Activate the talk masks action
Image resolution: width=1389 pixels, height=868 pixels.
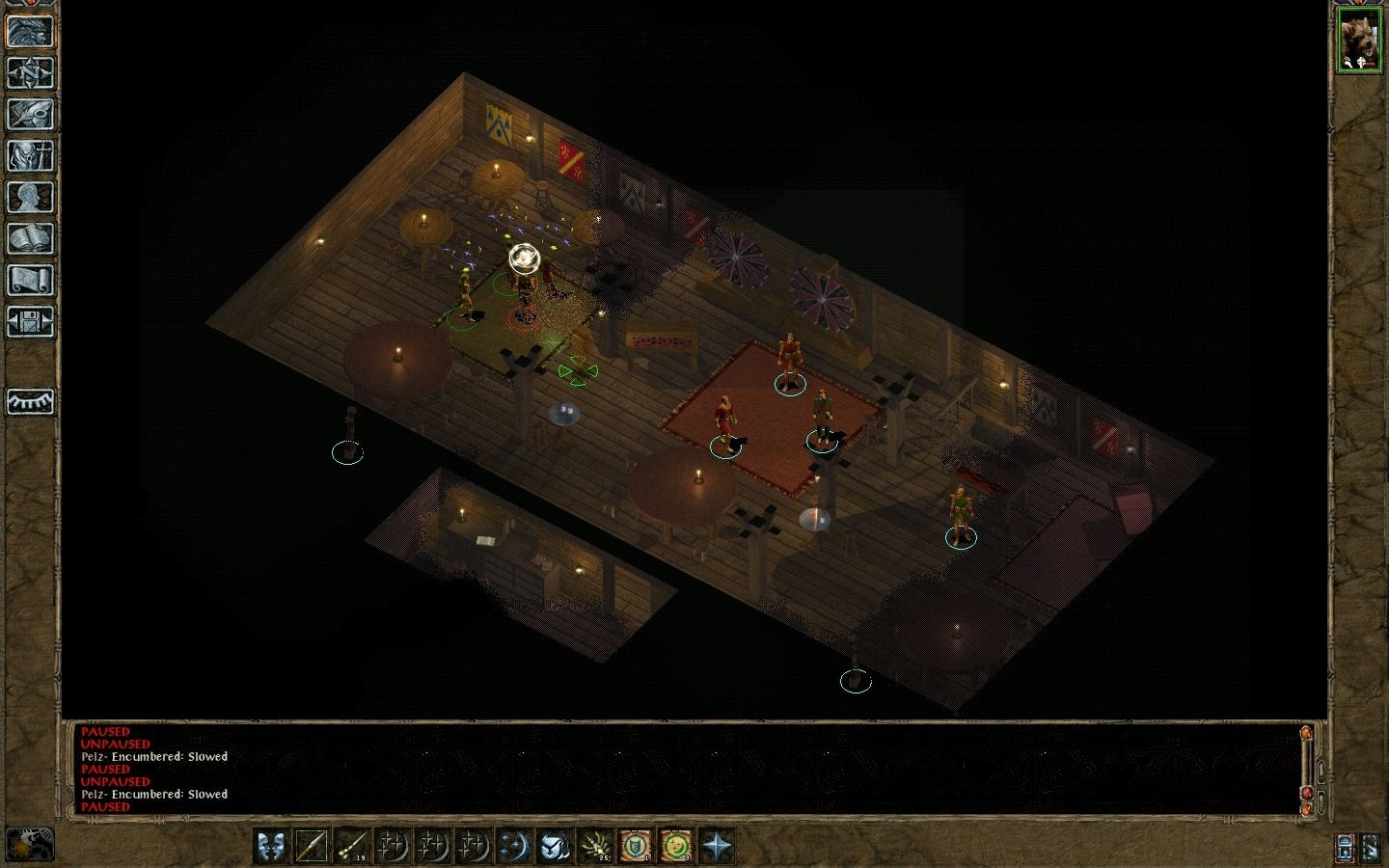pos(272,847)
